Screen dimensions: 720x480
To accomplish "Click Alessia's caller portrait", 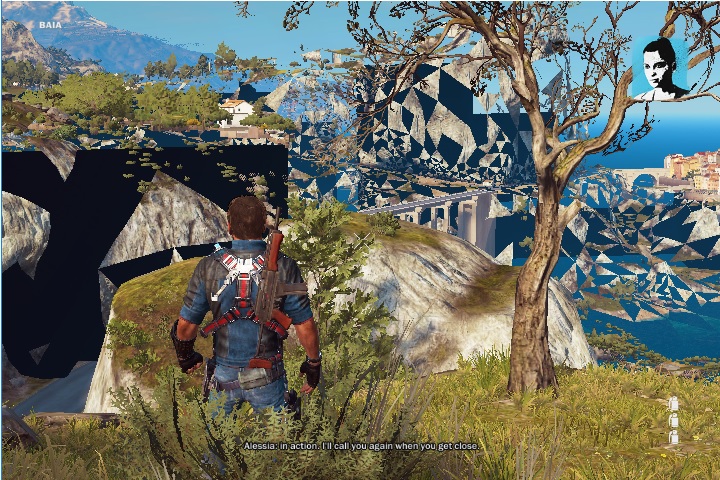I will point(660,68).
